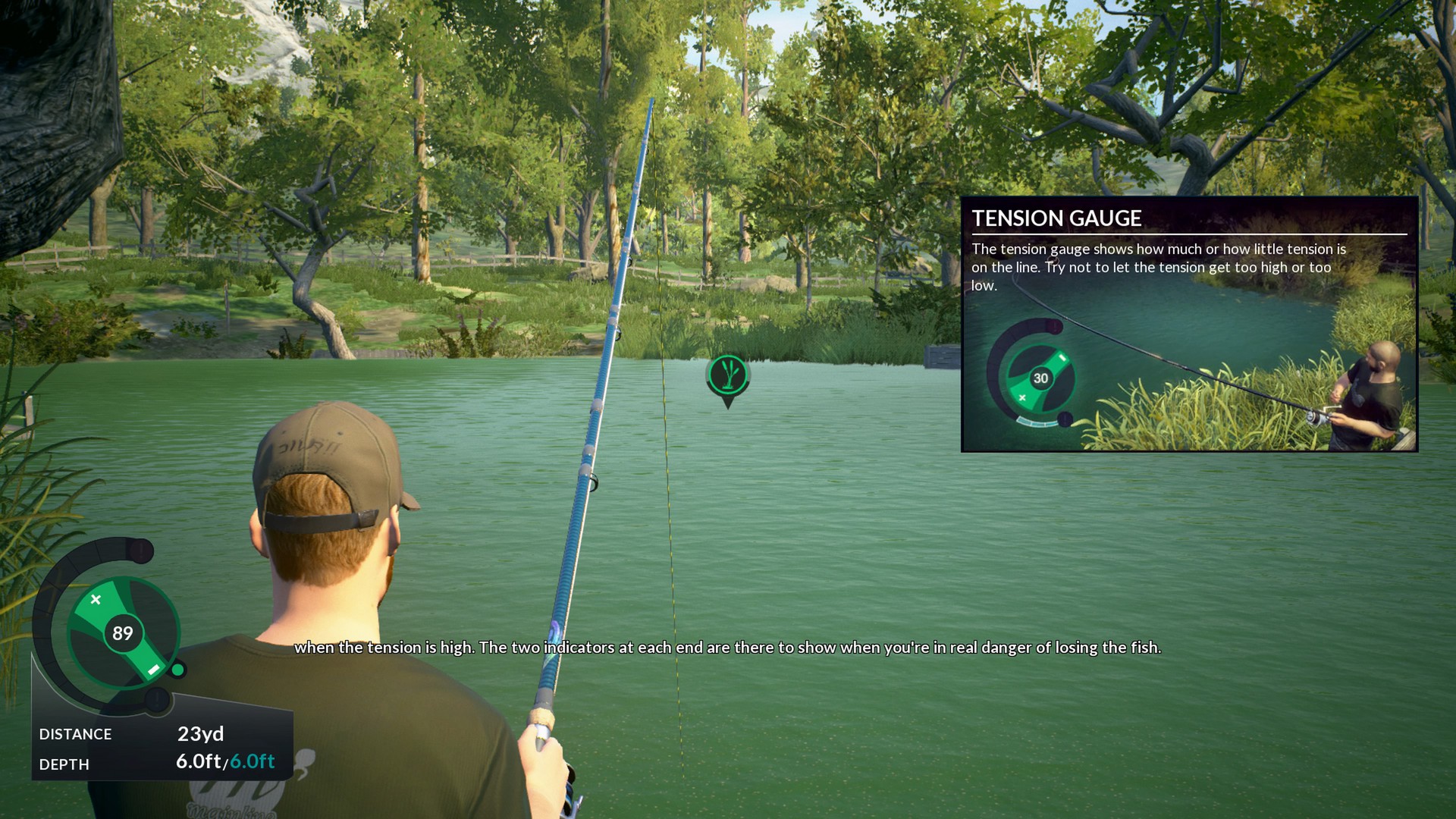This screenshot has height=819, width=1456.
Task: Click the plant symbol inside the water marker
Action: [728, 375]
